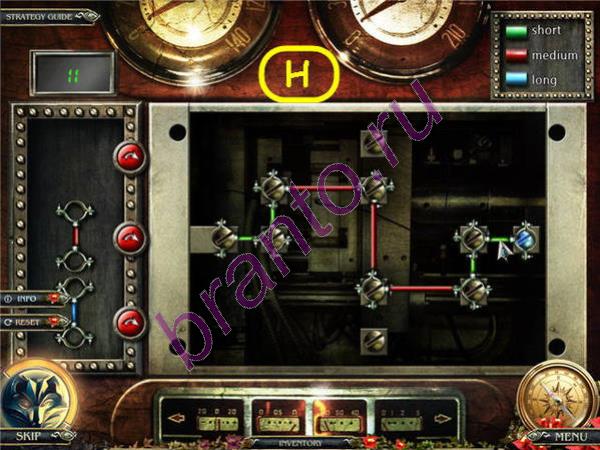Click the middle red rotate button
This screenshot has width=600, height=450.
coord(130,238)
